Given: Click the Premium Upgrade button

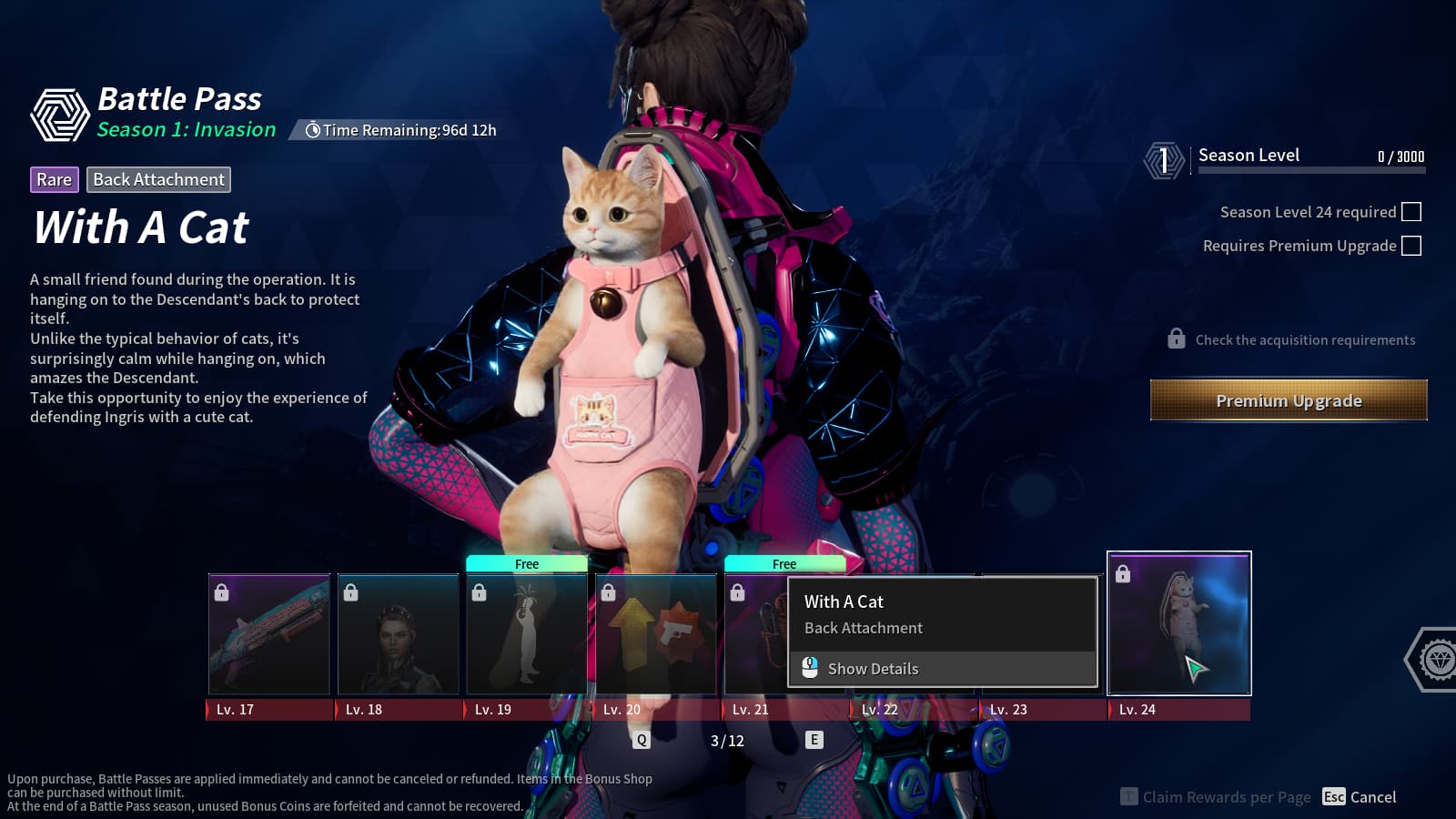Looking at the screenshot, I should [x=1288, y=400].
